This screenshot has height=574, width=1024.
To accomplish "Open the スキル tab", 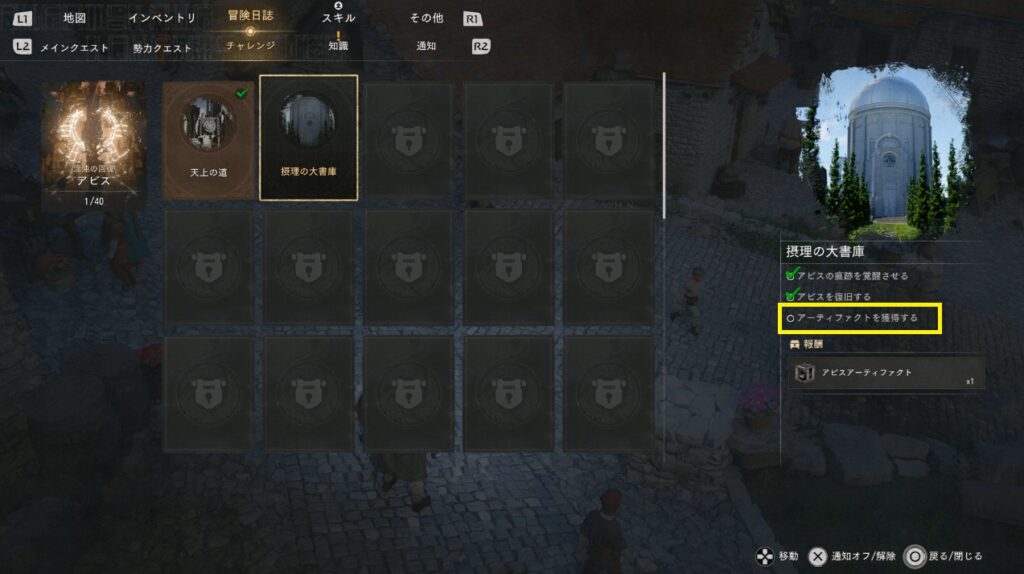I will click(x=338, y=18).
